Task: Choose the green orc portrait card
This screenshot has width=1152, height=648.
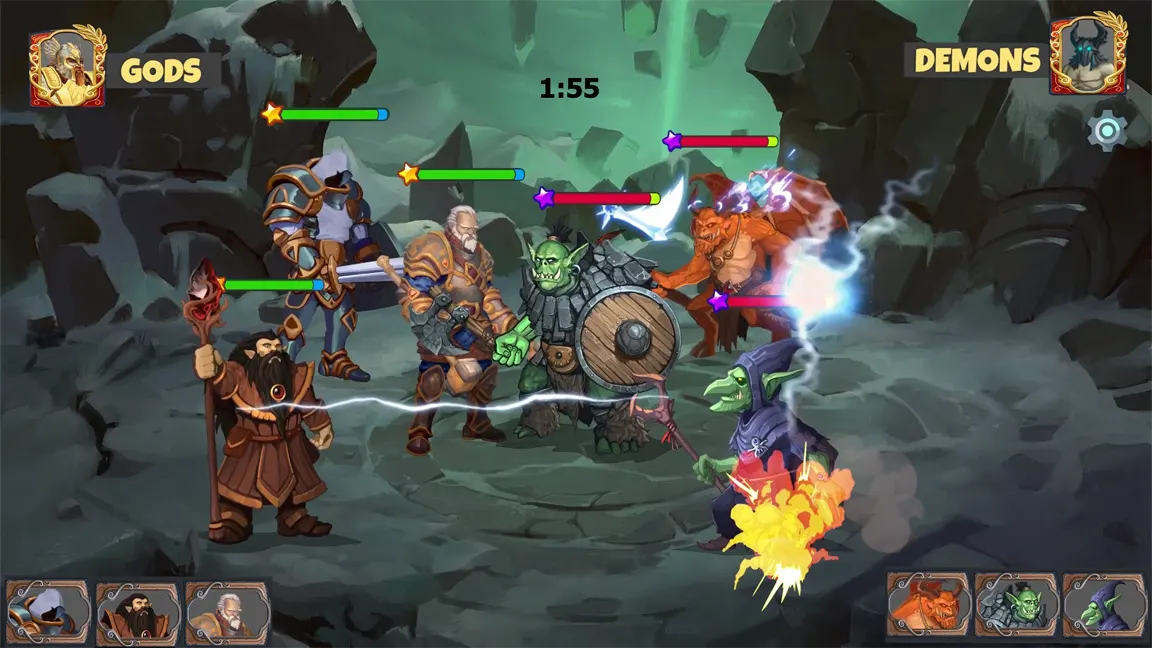Action: (1016, 605)
